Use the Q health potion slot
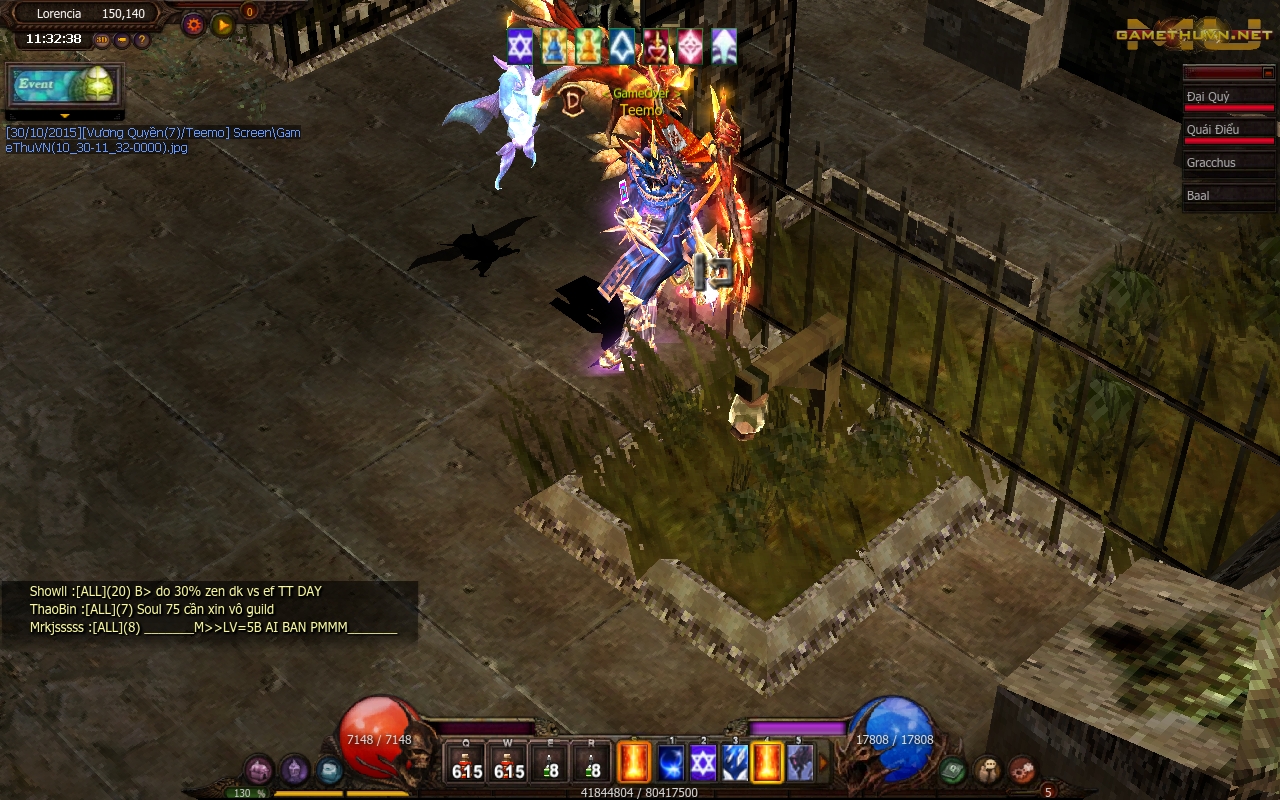 tap(466, 763)
